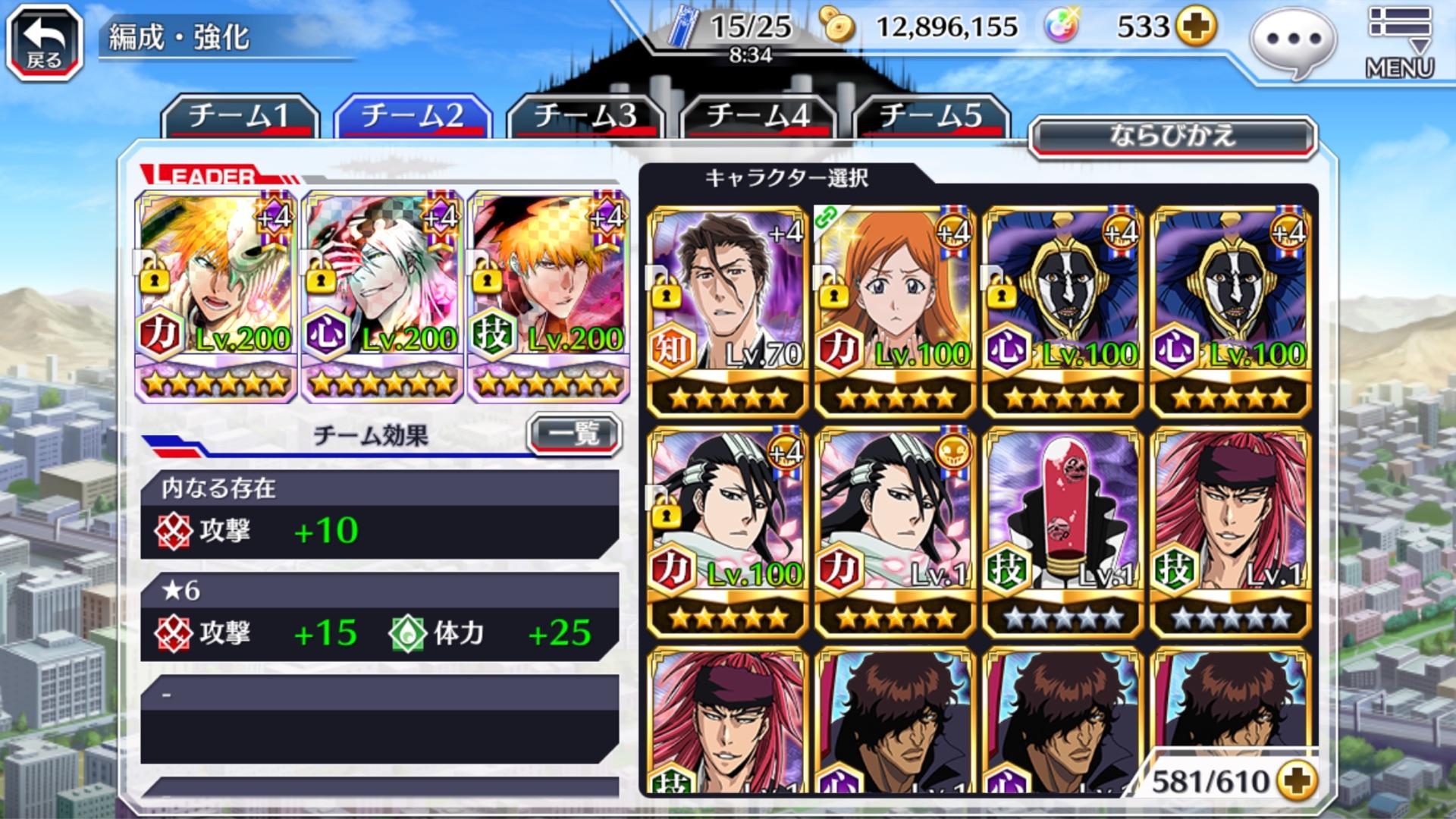Select the white-haired Lv.200 心 team card
This screenshot has width=1456, height=819.
[x=382, y=296]
